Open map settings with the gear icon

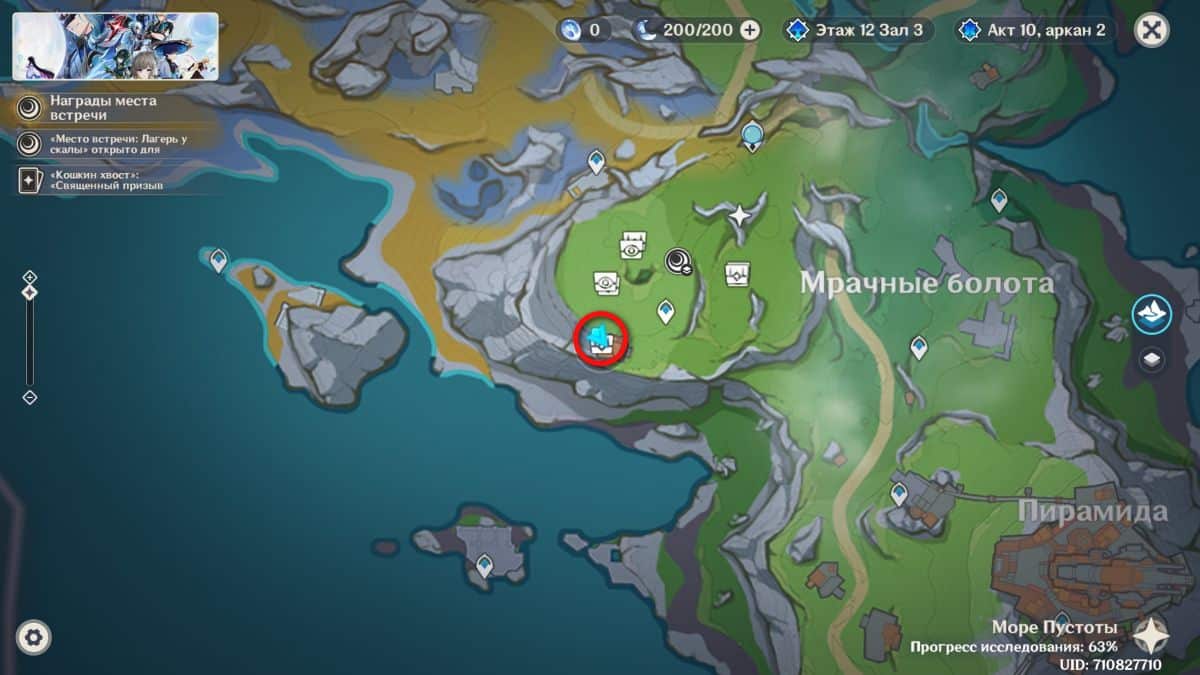[x=33, y=637]
